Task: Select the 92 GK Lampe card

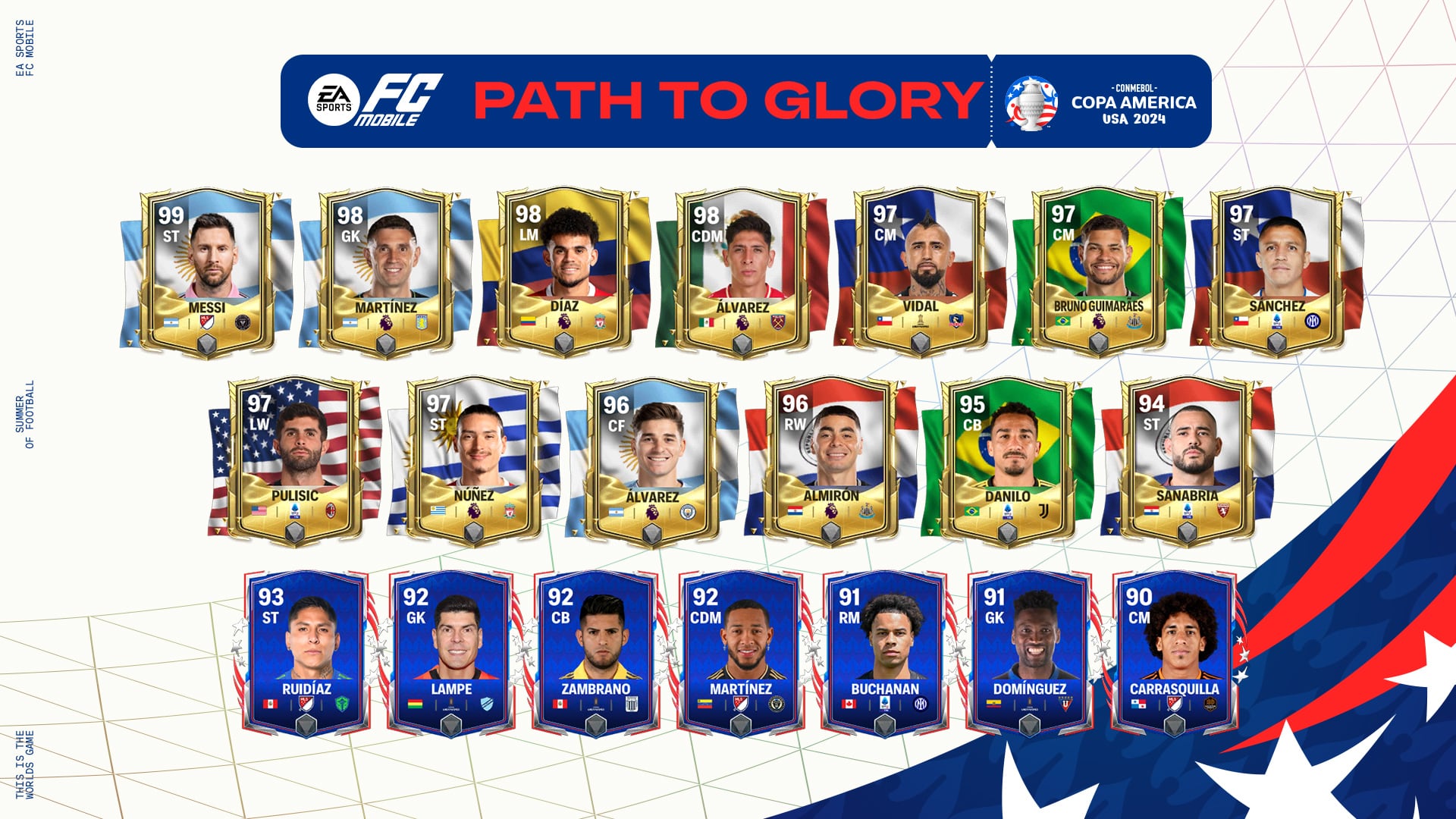Action: pos(451,654)
